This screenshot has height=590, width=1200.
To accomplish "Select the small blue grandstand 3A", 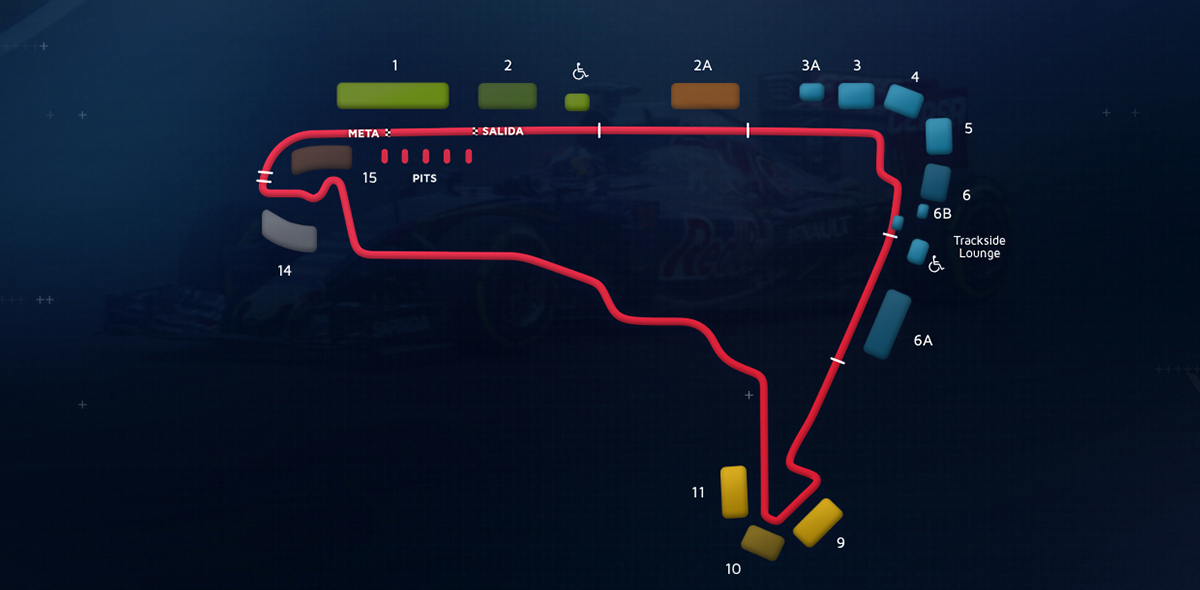I will pyautogui.click(x=811, y=93).
